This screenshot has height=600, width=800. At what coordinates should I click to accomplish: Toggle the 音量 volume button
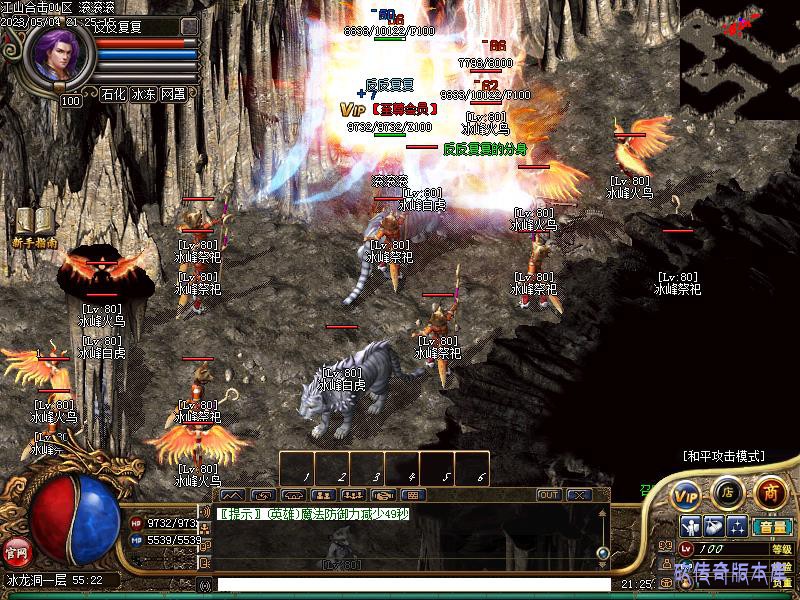pyautogui.click(x=771, y=527)
